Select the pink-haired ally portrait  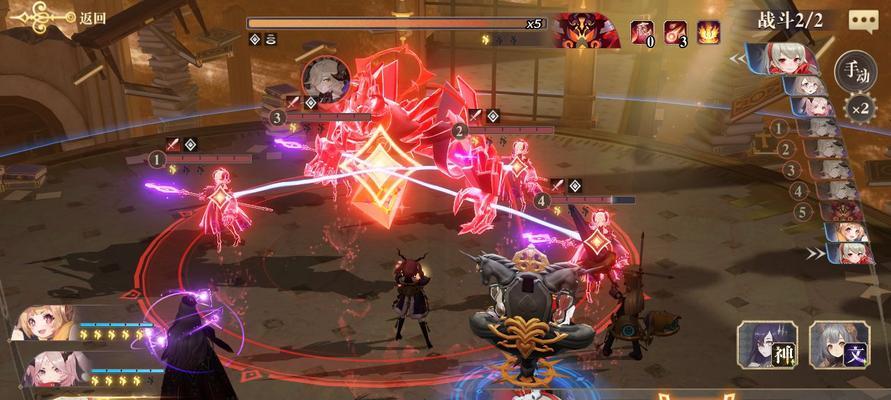click(x=46, y=367)
